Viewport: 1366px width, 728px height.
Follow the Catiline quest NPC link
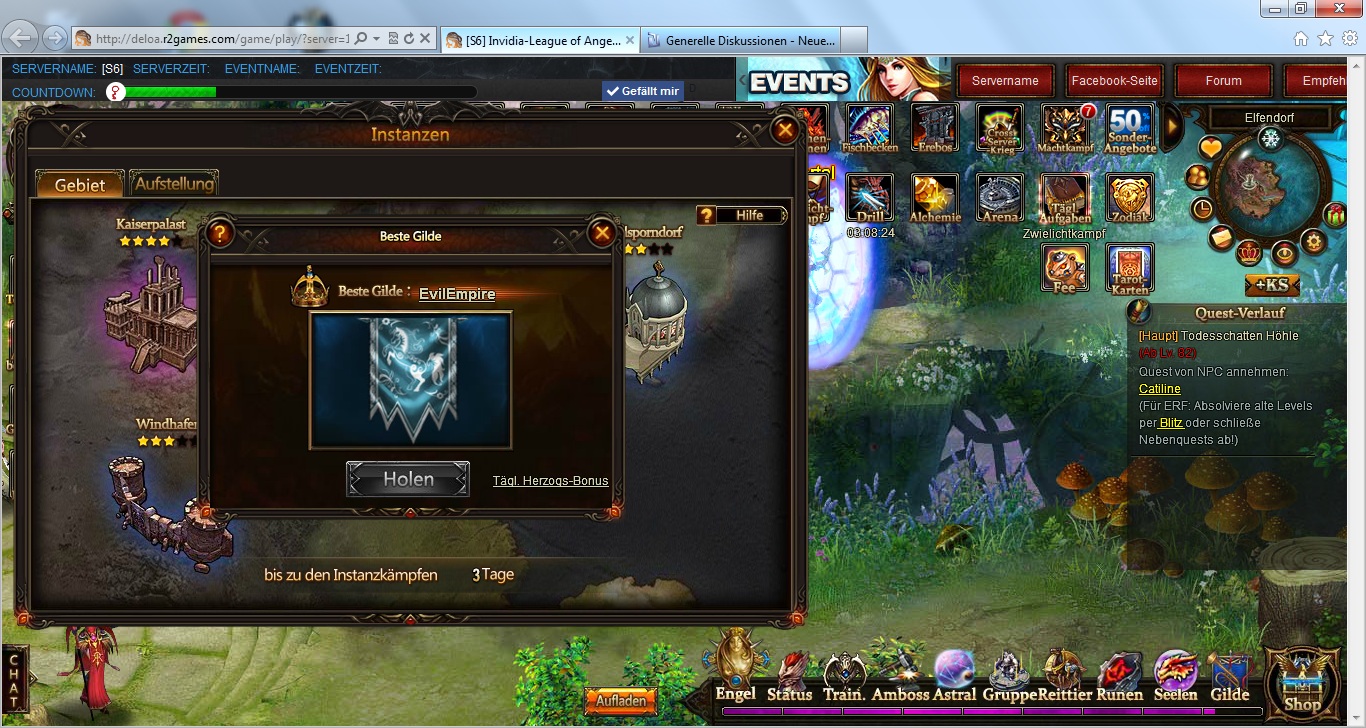tap(1160, 388)
